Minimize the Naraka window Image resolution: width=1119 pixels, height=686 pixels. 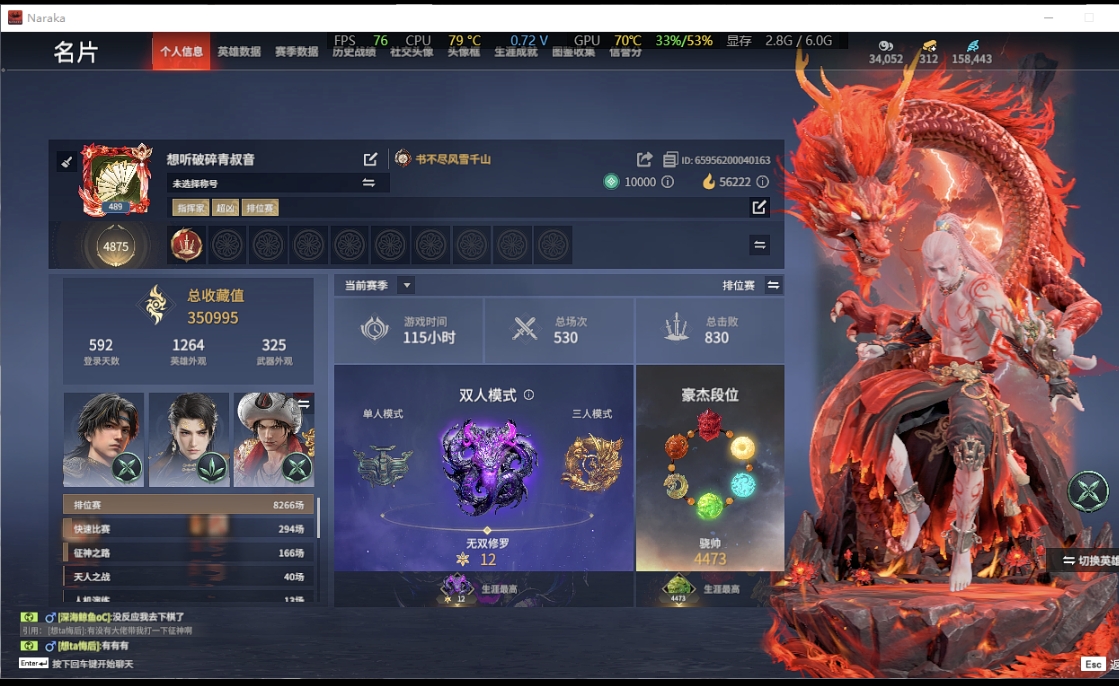(1048, 18)
